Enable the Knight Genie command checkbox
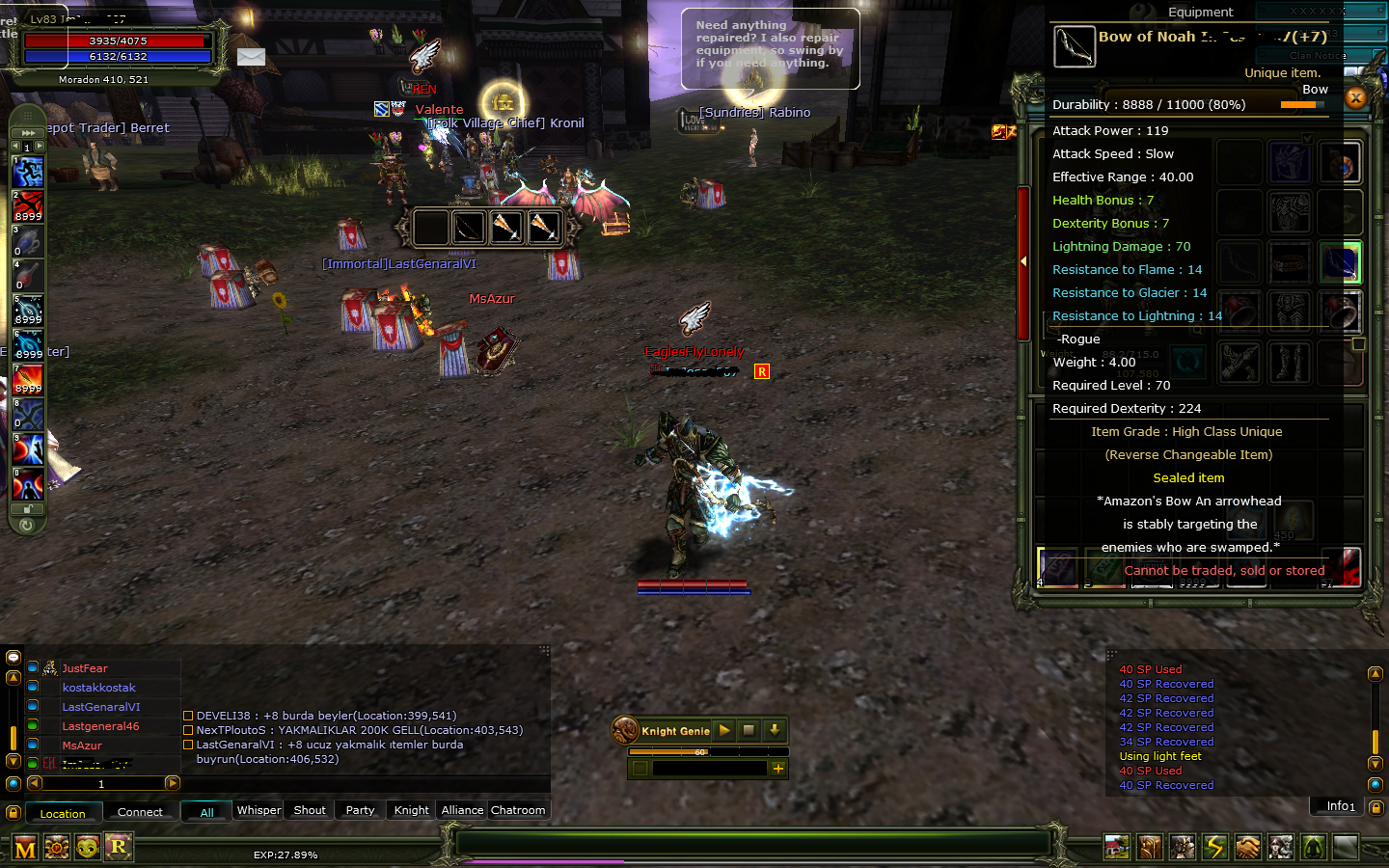Viewport: 1389px width, 868px height. [x=640, y=769]
